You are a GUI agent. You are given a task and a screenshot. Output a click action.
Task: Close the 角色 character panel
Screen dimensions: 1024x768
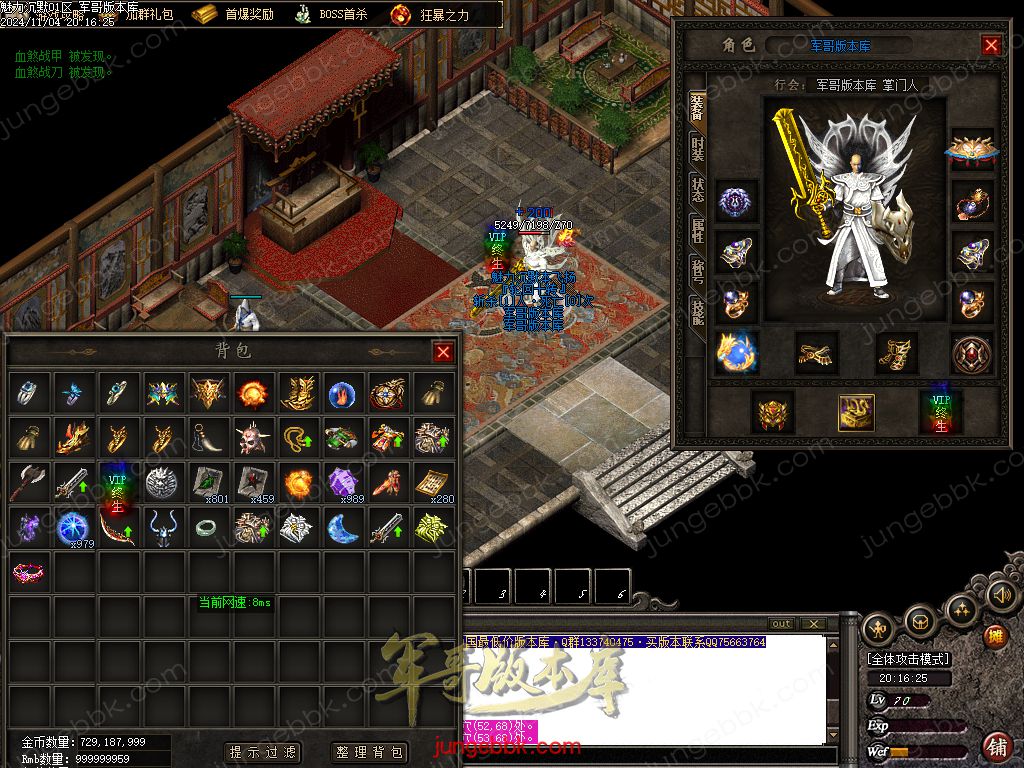tap(991, 45)
